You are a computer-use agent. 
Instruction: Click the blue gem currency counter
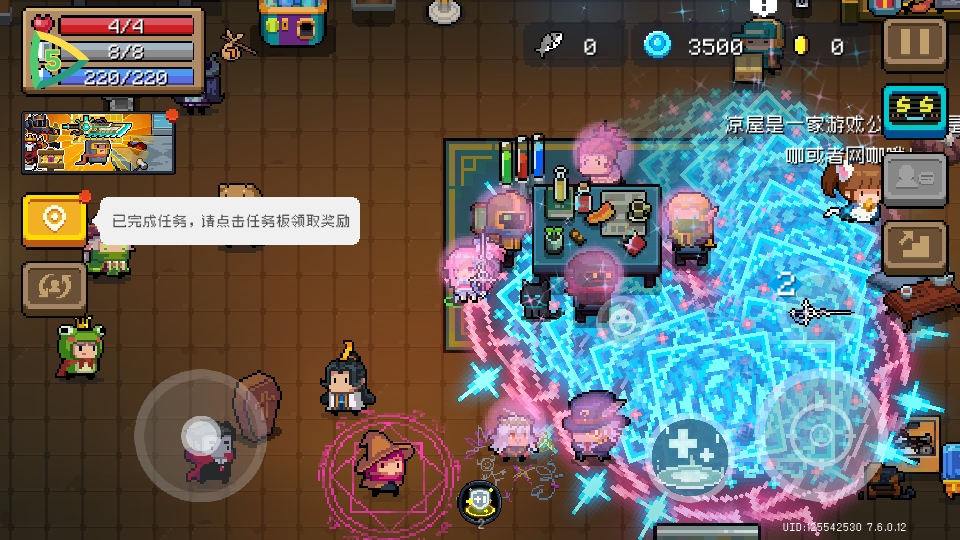tap(695, 45)
